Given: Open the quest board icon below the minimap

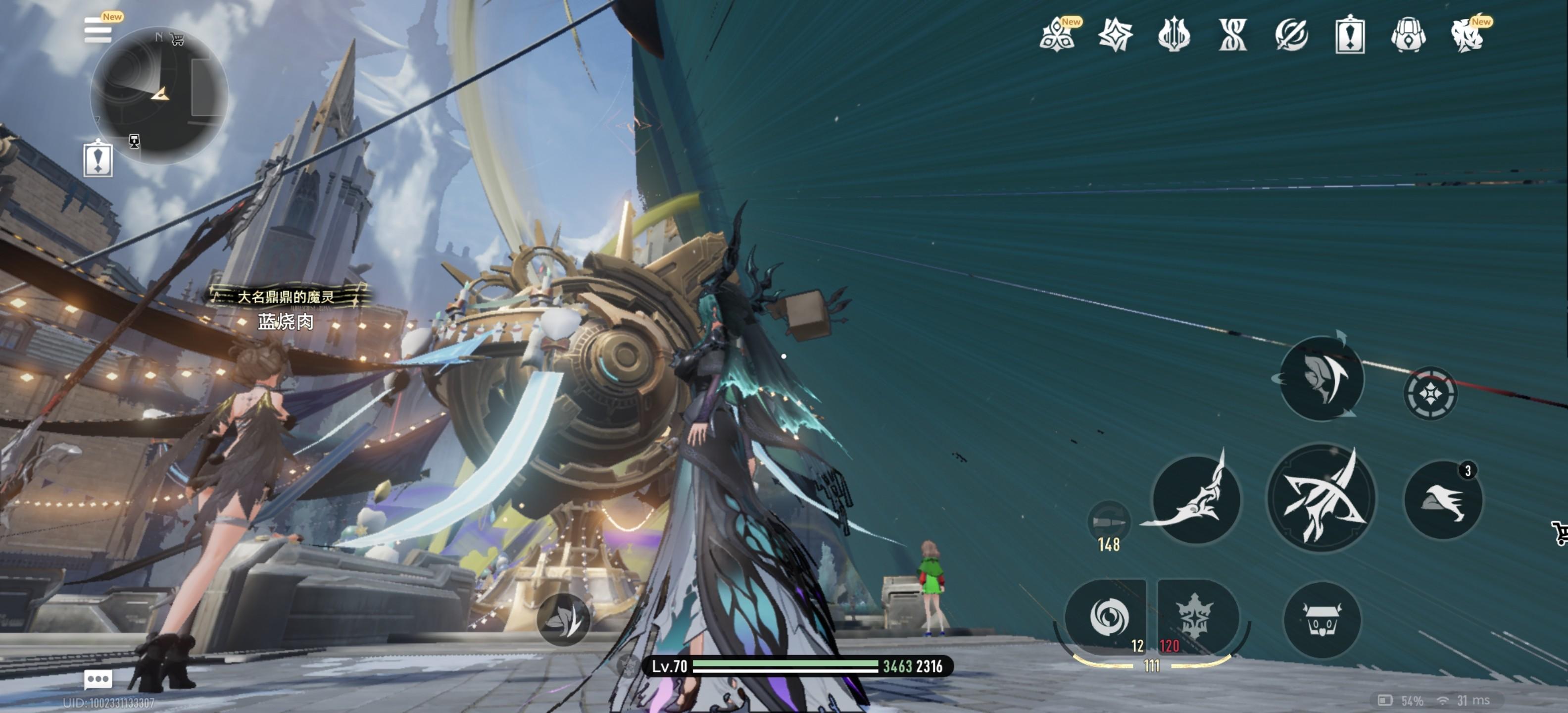Looking at the screenshot, I should coord(98,159).
